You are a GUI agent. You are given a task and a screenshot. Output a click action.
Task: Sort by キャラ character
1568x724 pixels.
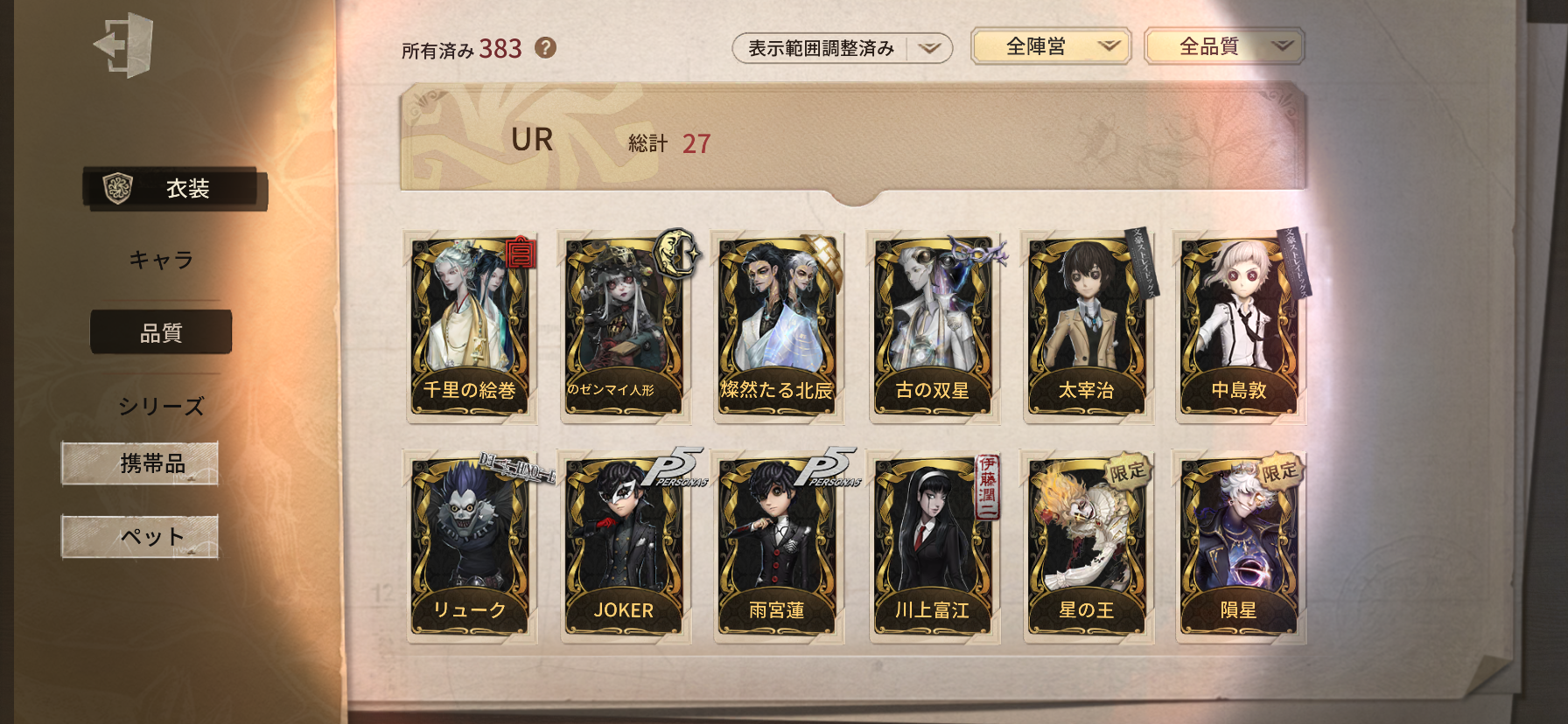click(161, 260)
